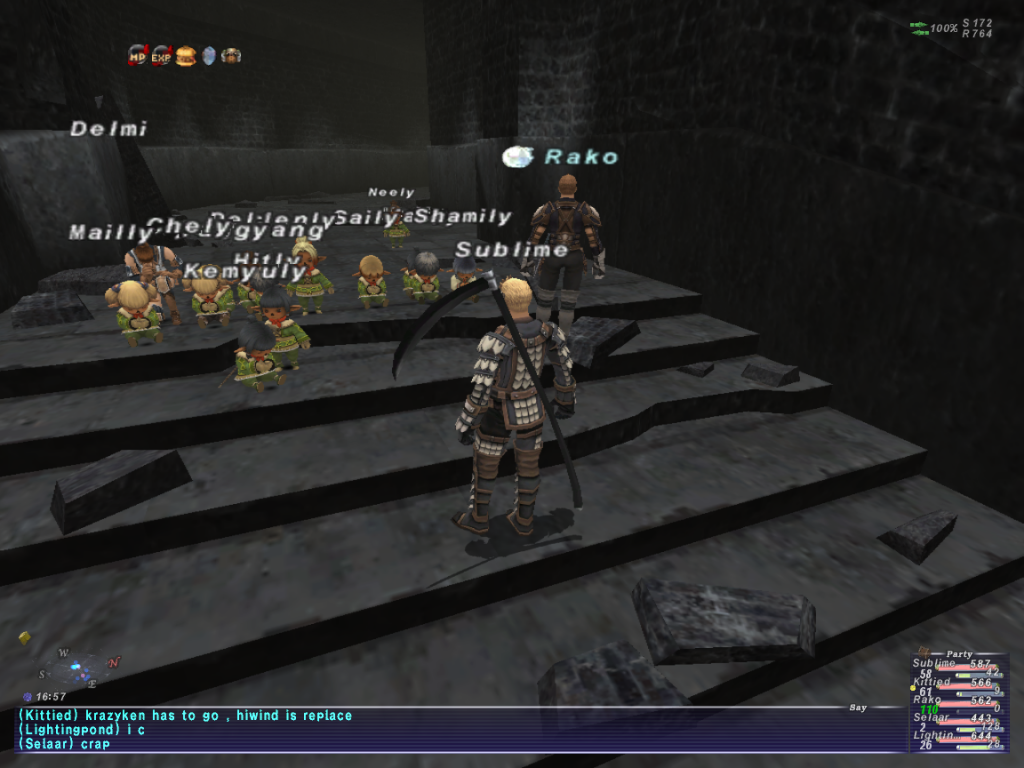
Task: Select the blue crystal status icon
Action: 209,56
